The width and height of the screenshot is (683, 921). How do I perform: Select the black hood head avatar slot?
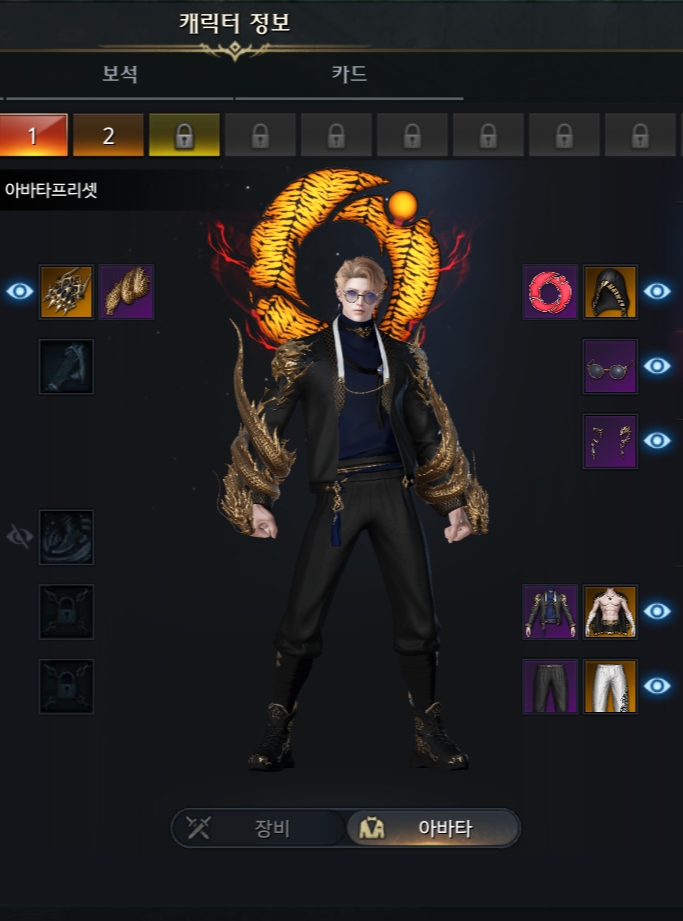pos(610,292)
